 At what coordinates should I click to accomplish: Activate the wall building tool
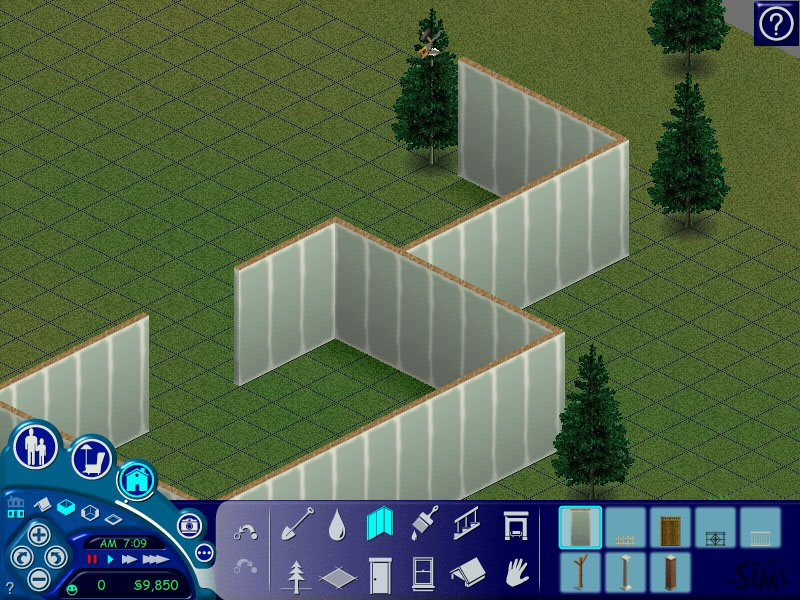[x=380, y=524]
